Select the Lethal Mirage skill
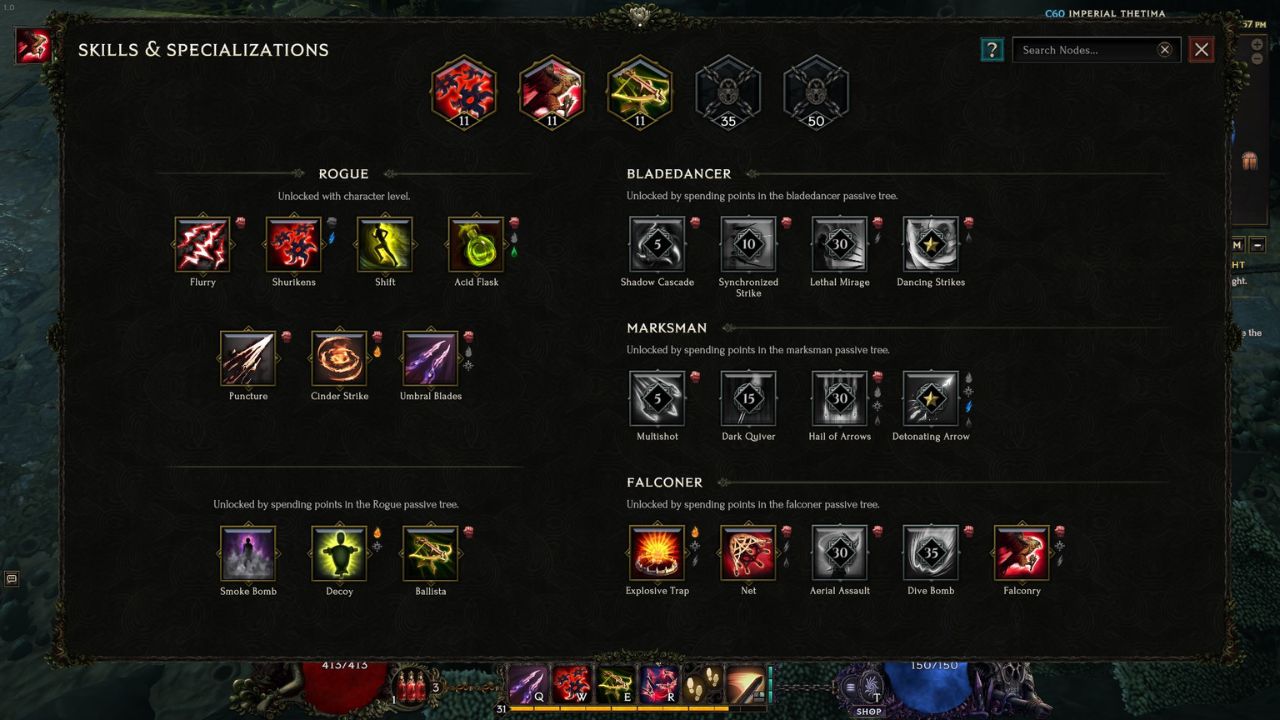1280x720 pixels. [839, 243]
